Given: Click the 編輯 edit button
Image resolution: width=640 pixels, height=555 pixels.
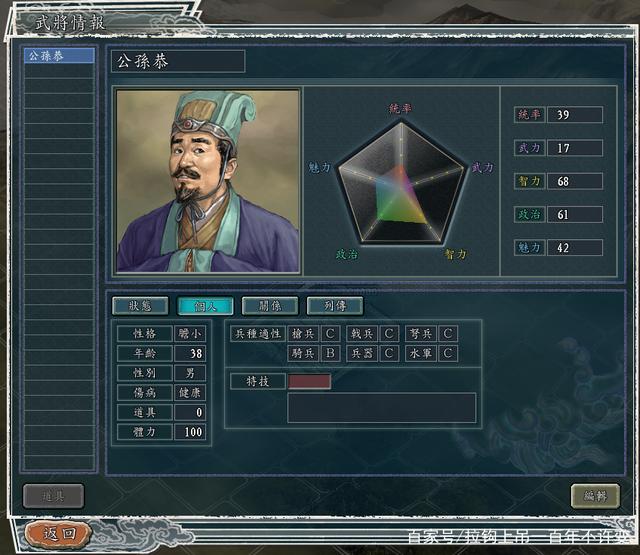Looking at the screenshot, I should 595,496.
